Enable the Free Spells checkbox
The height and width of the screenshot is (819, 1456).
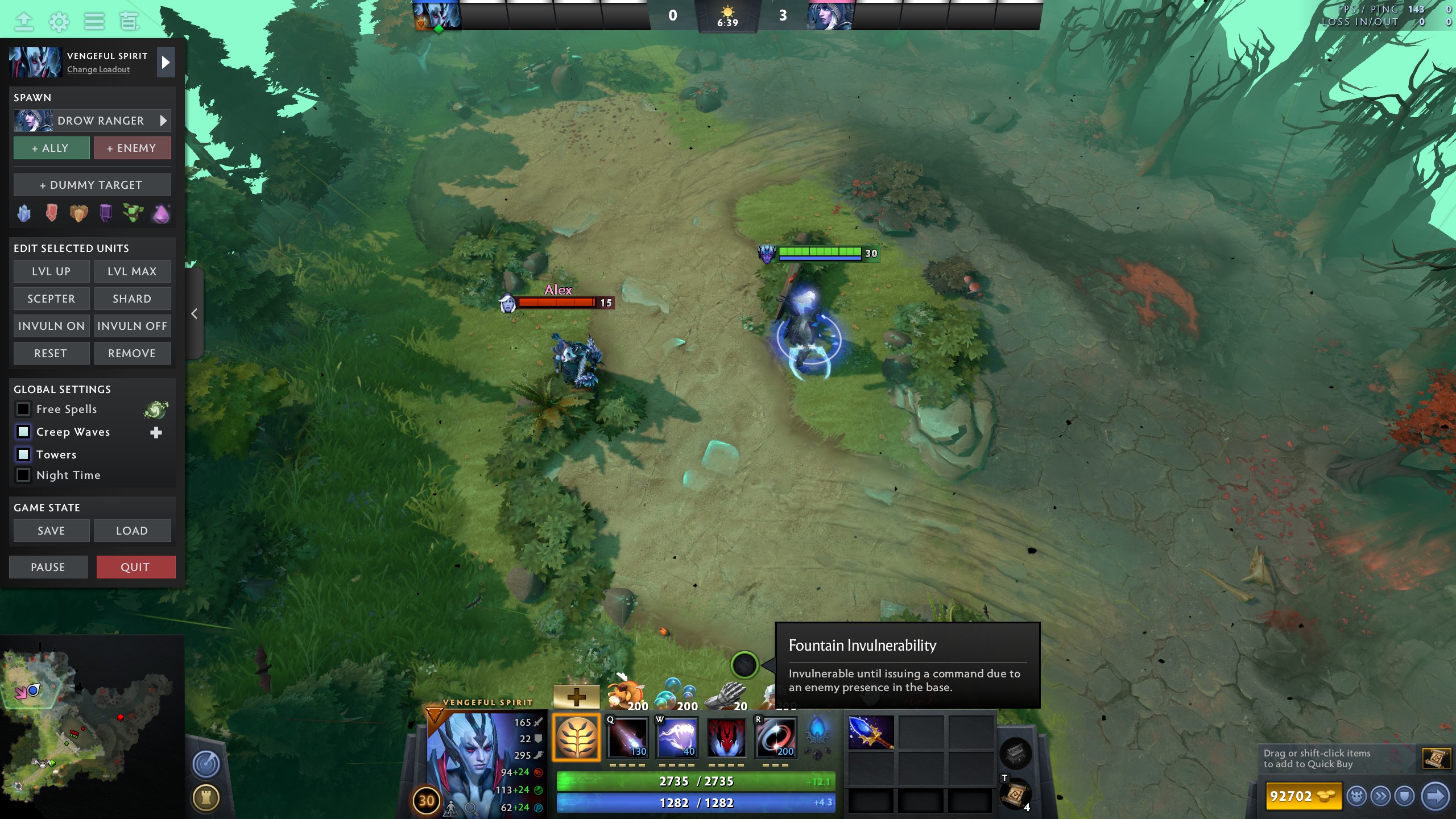point(23,409)
